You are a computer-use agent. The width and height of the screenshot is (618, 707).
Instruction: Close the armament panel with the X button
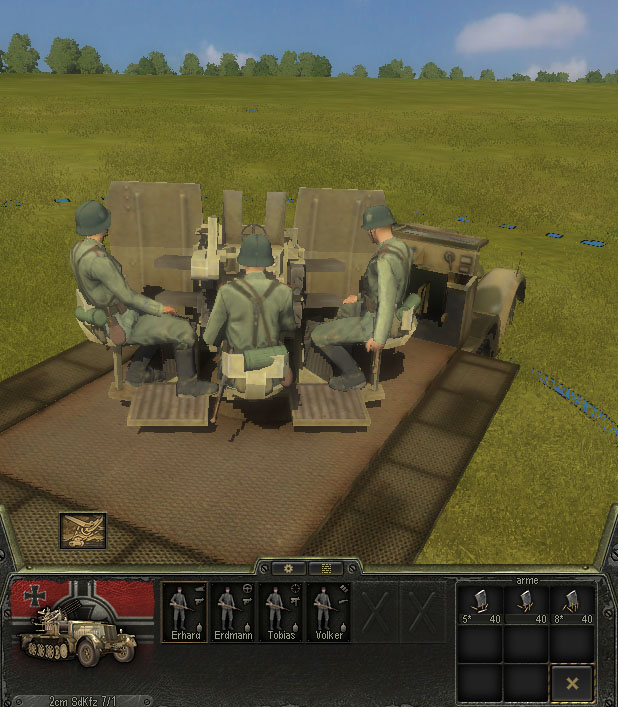(x=573, y=683)
